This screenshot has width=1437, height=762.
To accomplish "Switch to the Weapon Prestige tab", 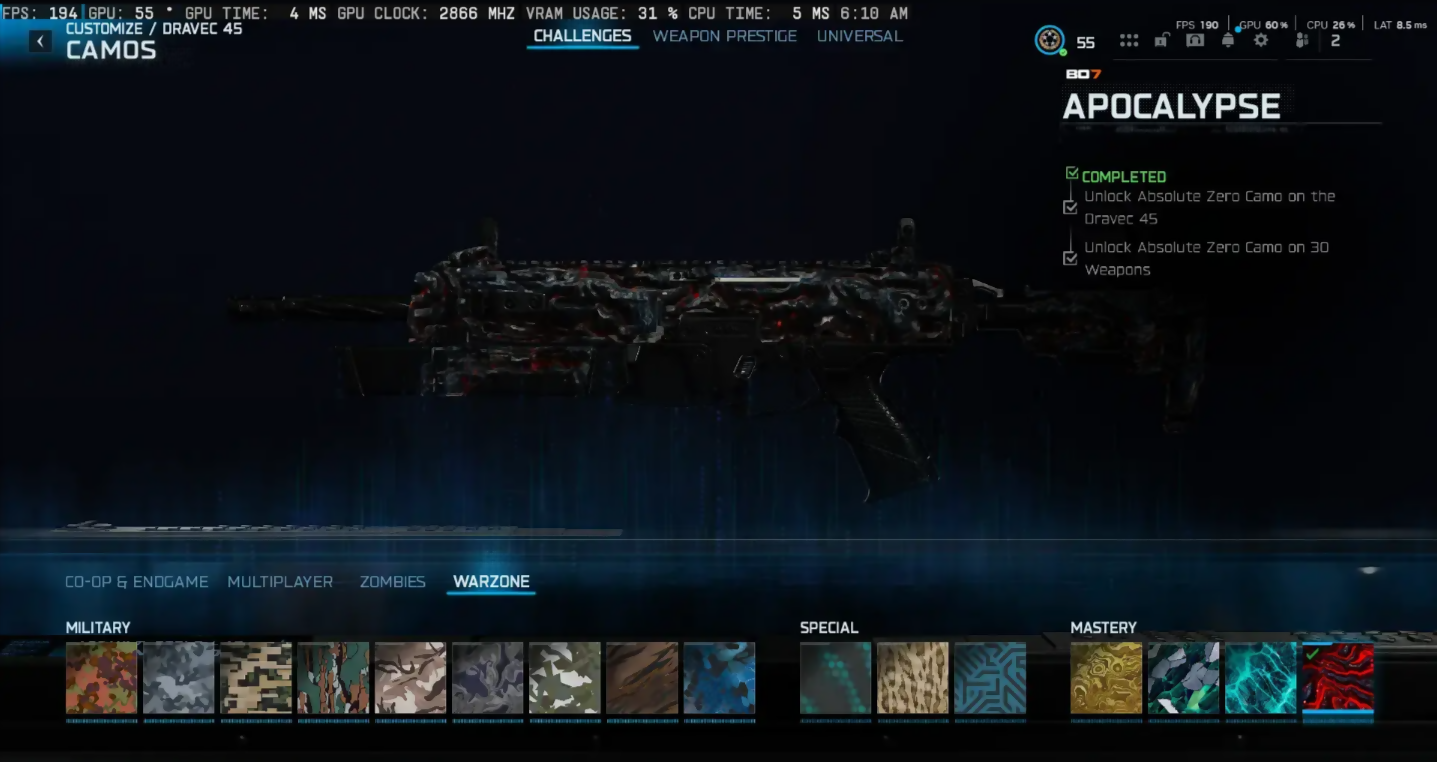I will pyautogui.click(x=724, y=36).
